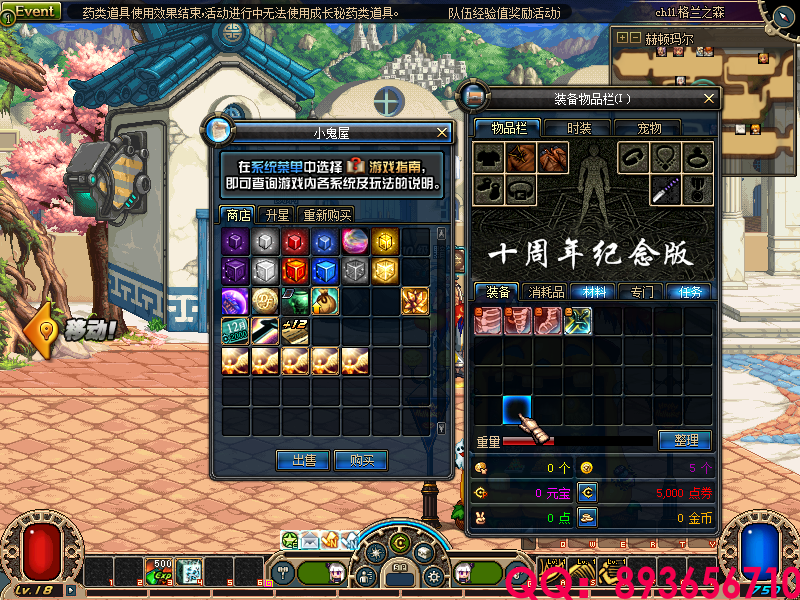This screenshot has height=600, width=800.
Task: View the 任务 quest items tab
Action: coord(690,292)
